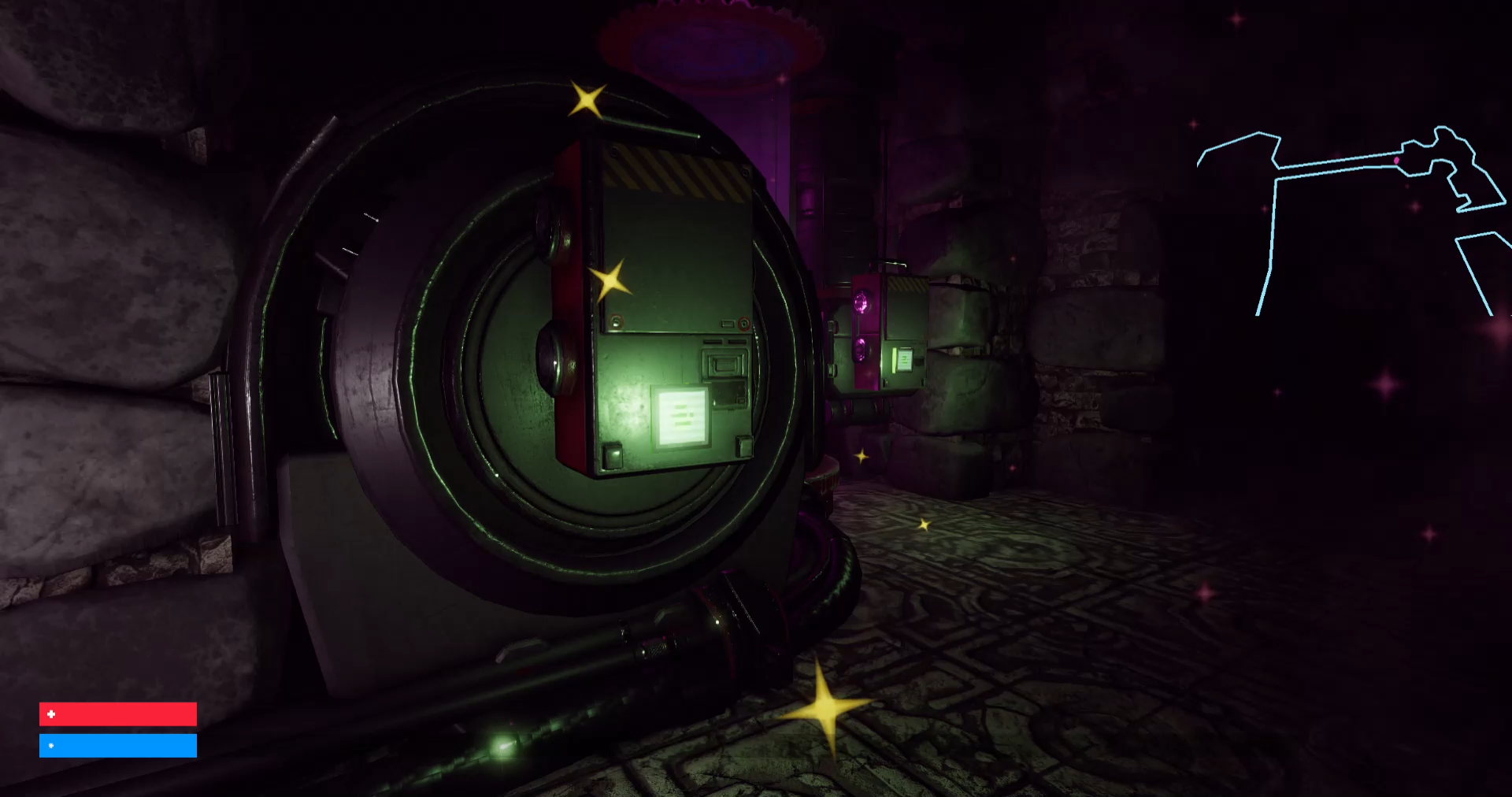The height and width of the screenshot is (797, 1512).
Task: Select the pink player marker on minimap
Action: tap(1397, 161)
